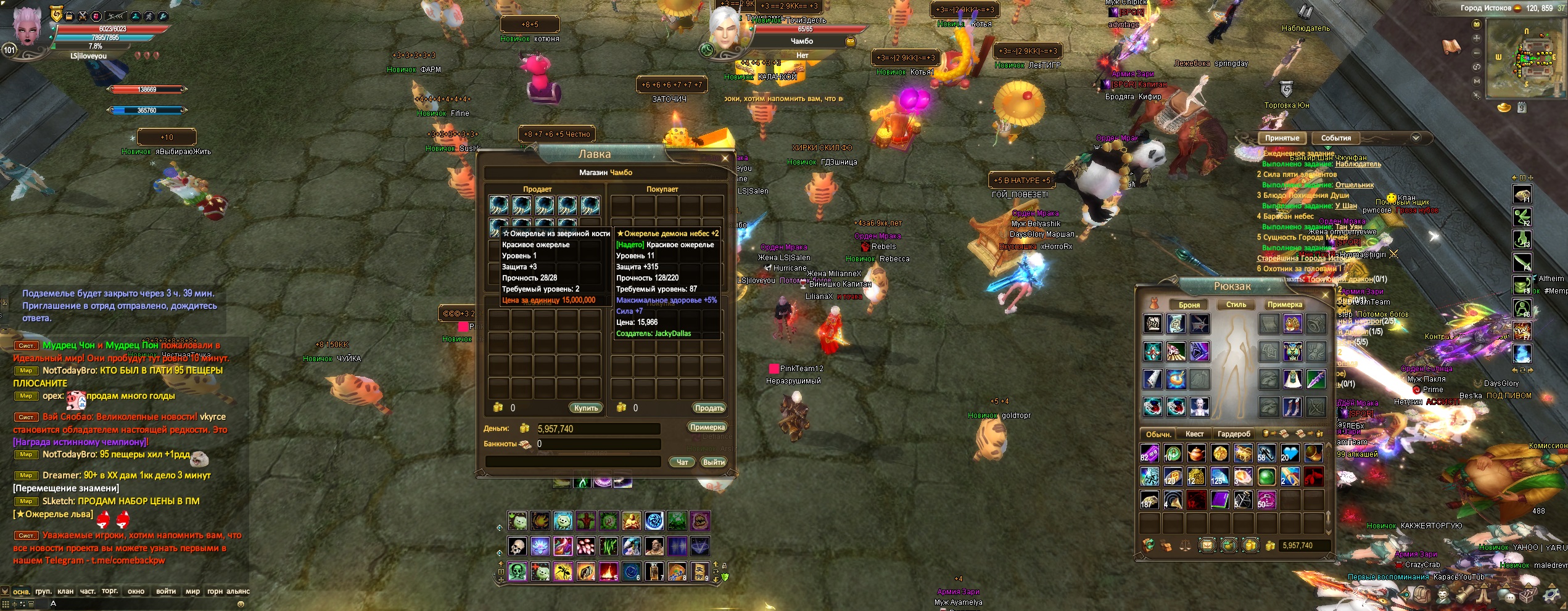The width and height of the screenshot is (1568, 611).
Task: Click the Примерка button in Лавка window
Action: pos(707,427)
